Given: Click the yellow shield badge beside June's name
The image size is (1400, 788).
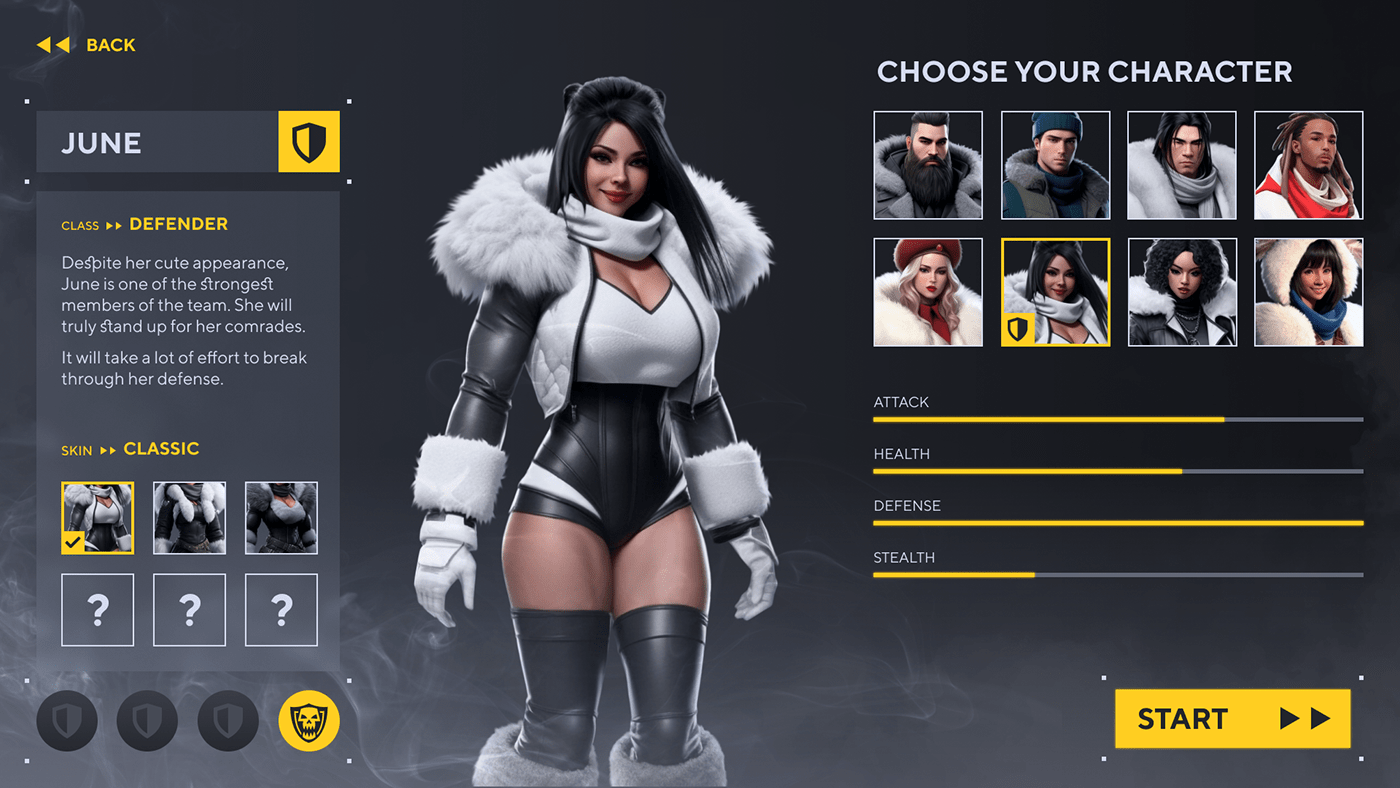Looking at the screenshot, I should click(x=309, y=142).
